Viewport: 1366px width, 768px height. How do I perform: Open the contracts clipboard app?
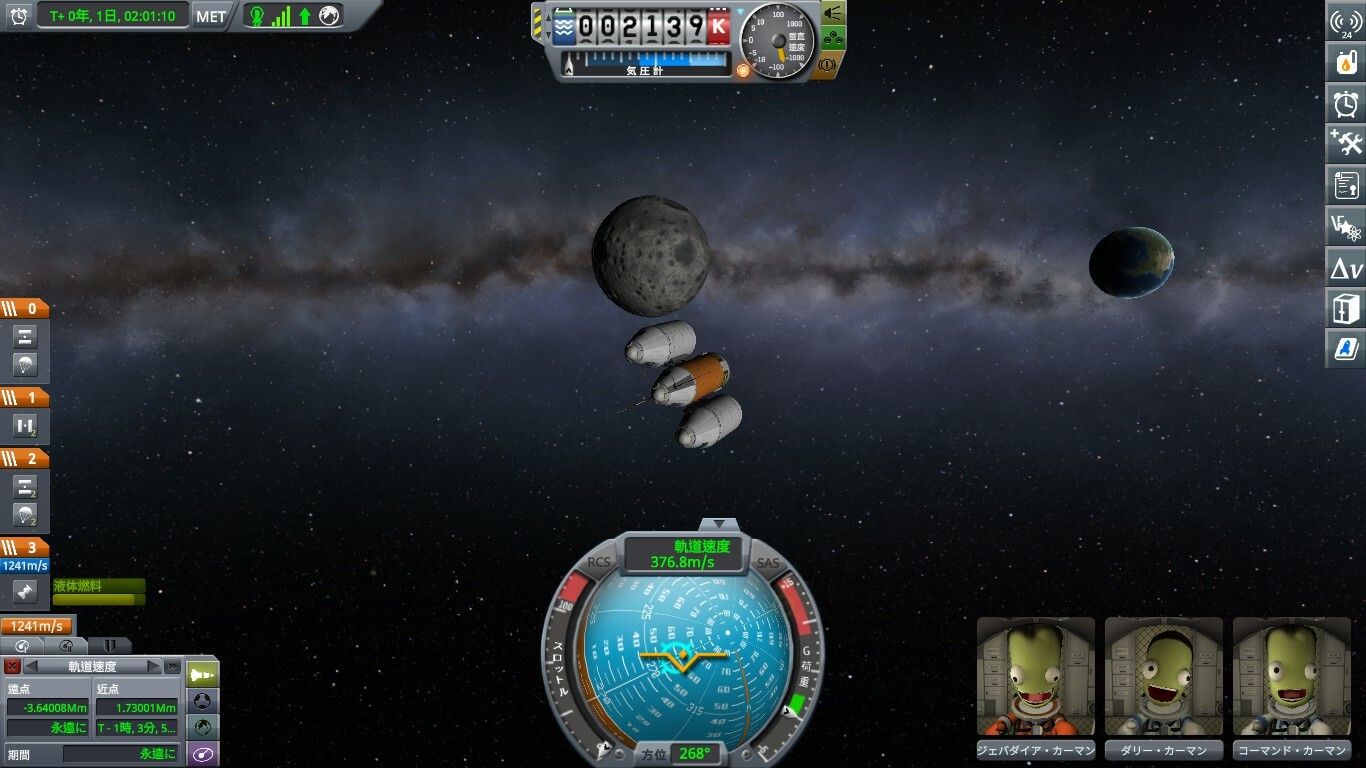(x=1346, y=185)
